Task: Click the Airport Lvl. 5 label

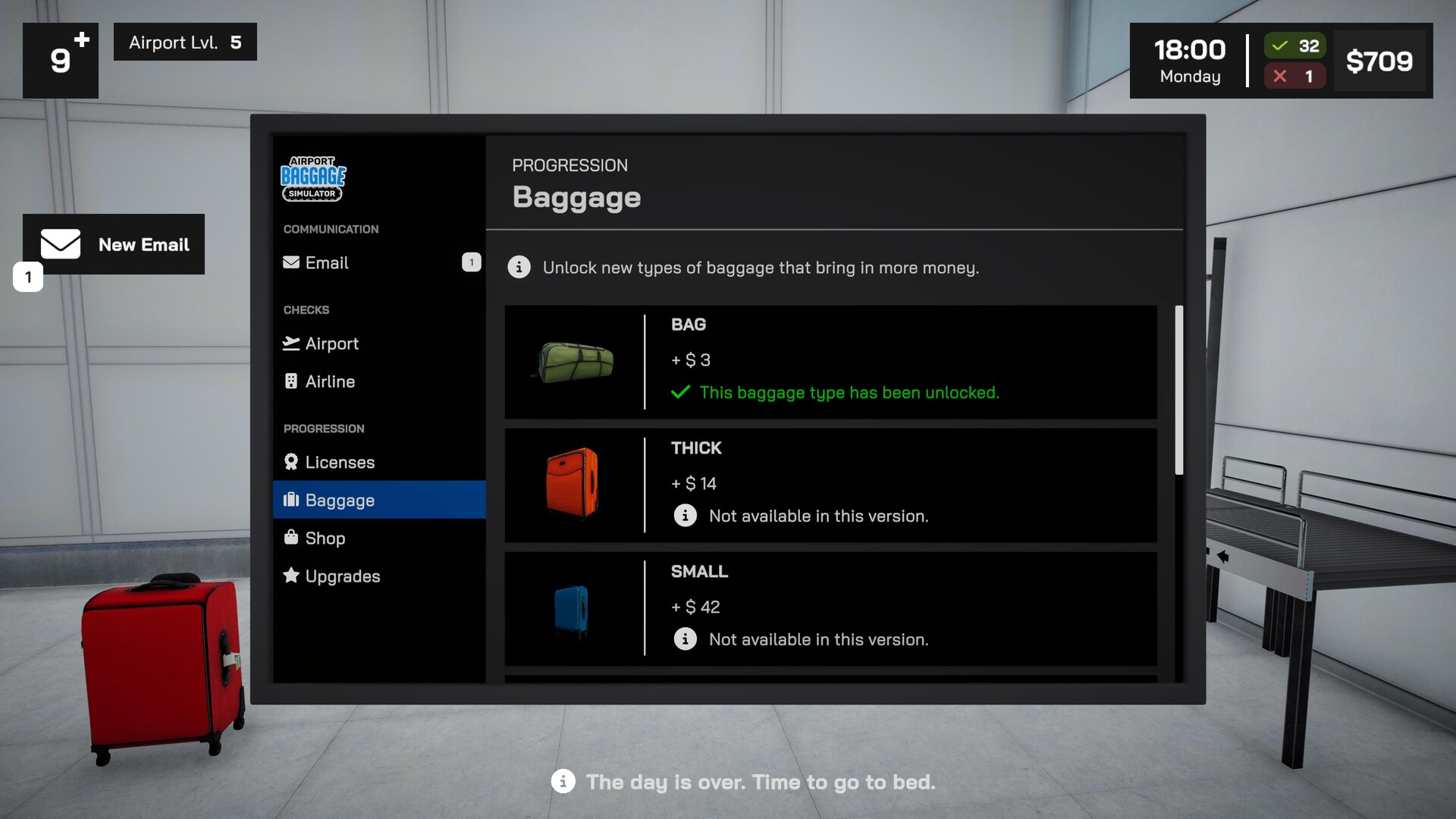Action: tap(184, 42)
